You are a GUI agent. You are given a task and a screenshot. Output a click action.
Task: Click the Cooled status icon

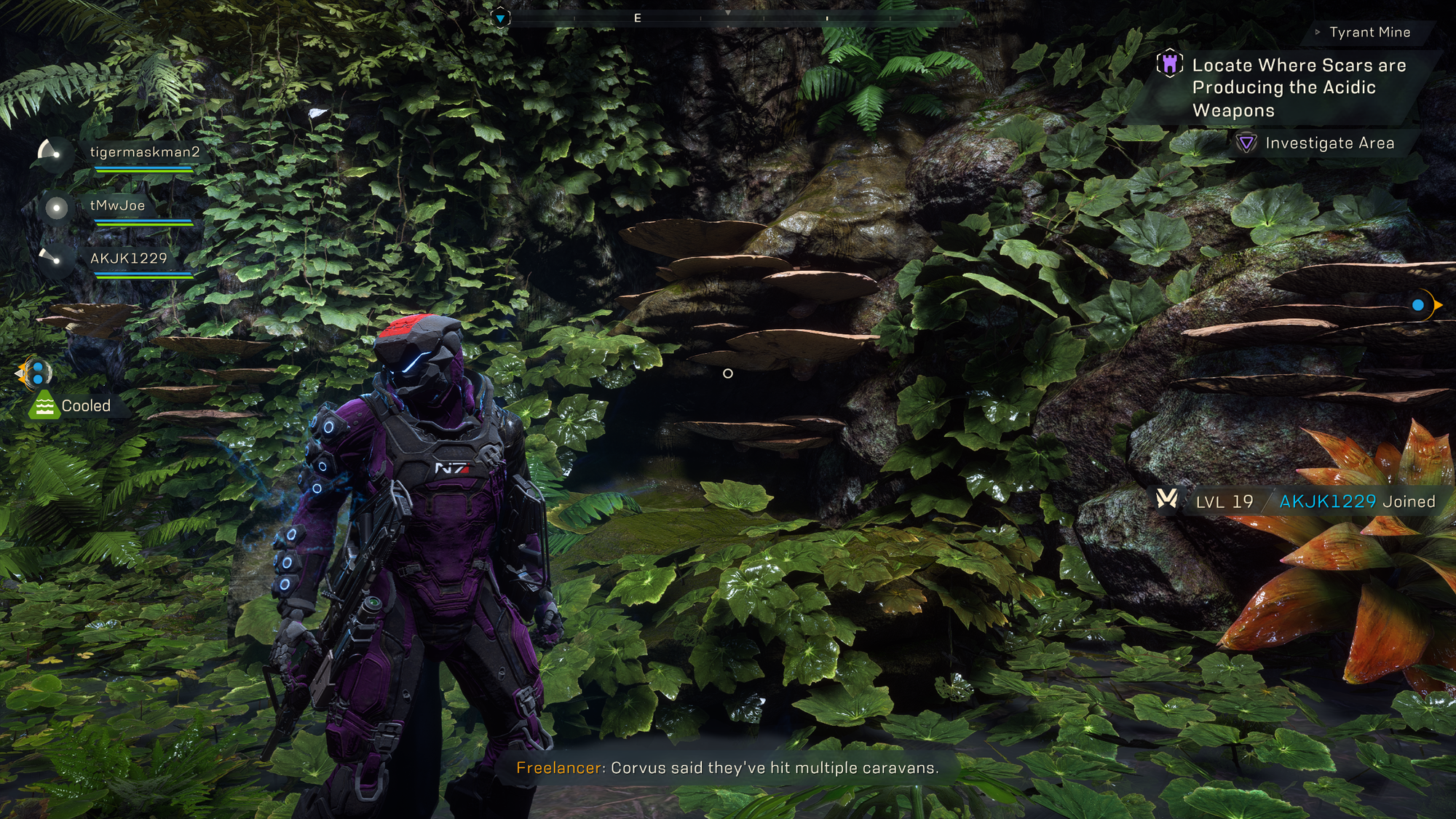pyautogui.click(x=44, y=405)
